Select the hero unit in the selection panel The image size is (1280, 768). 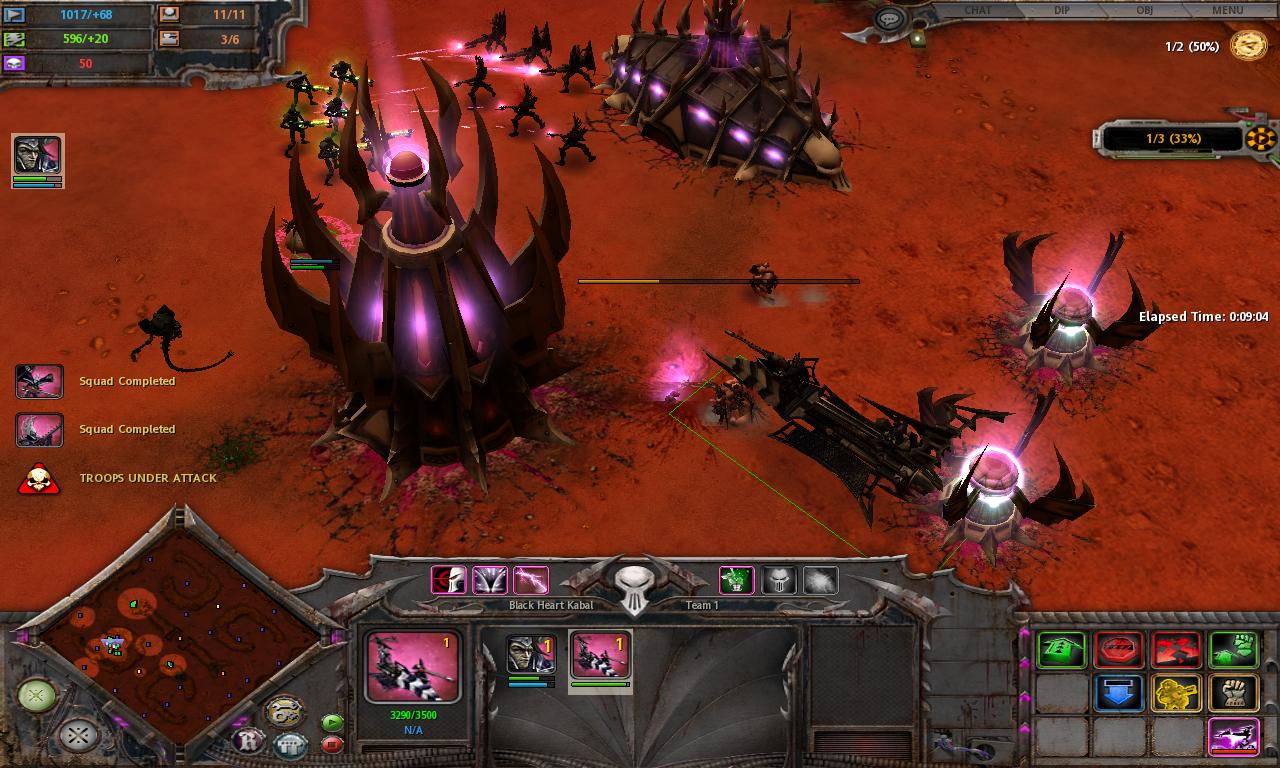coord(530,655)
